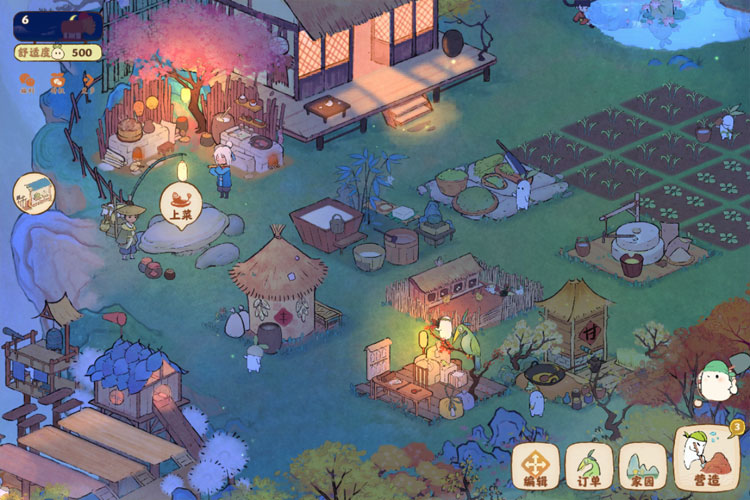Viewport: 750px width, 500px height.
Task: Open the 订单 orders menu
Action: click(x=589, y=466)
